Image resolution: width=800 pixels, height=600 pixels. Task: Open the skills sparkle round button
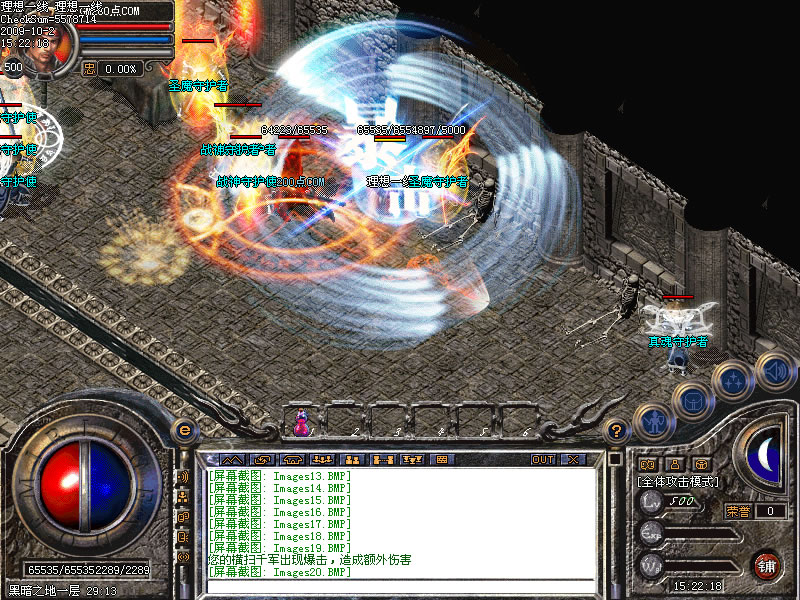(733, 381)
